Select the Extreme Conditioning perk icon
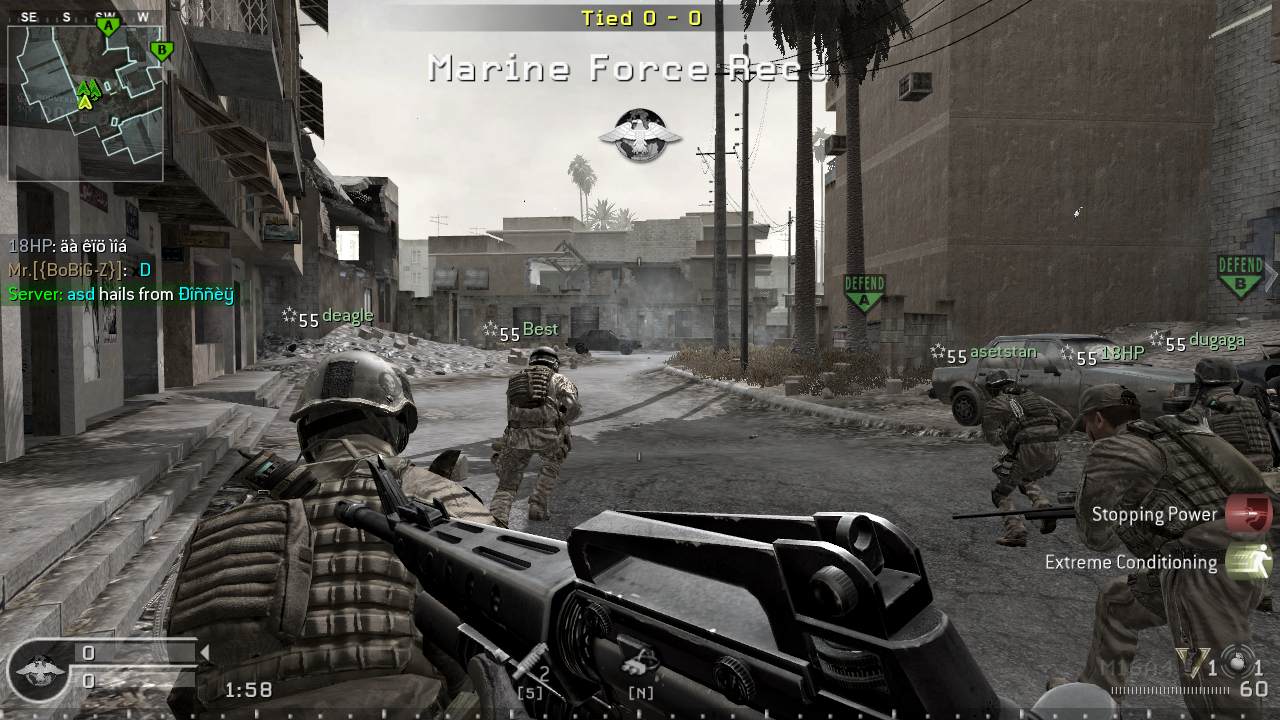Viewport: 1280px width, 720px height. (x=1248, y=562)
